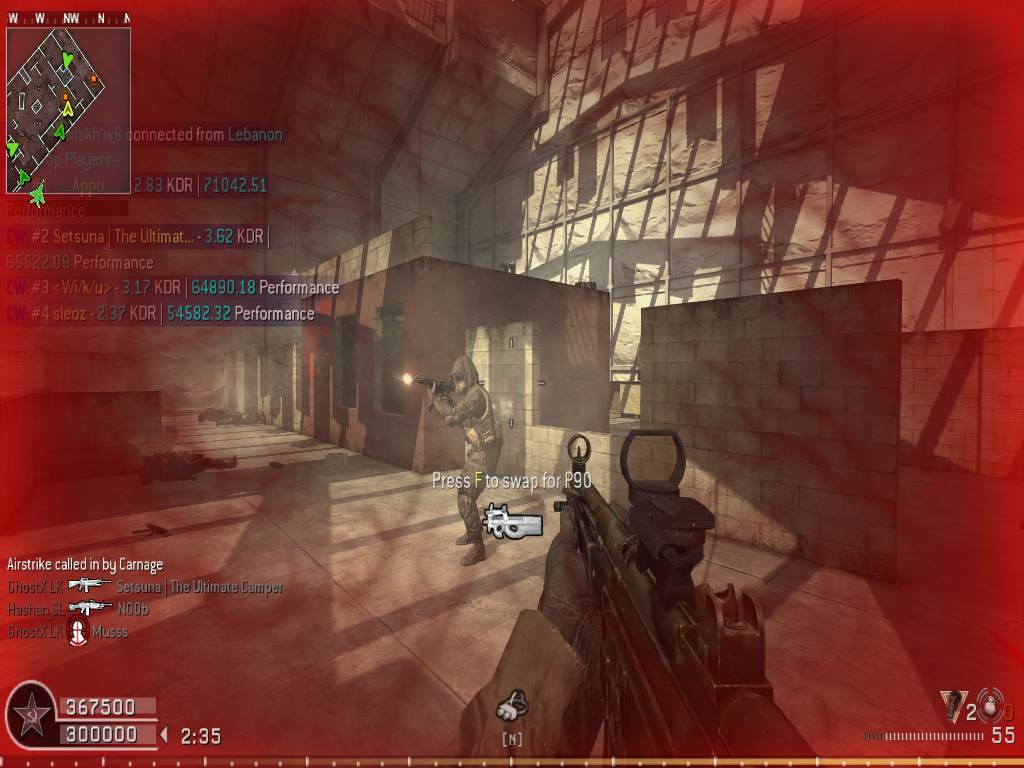1024x768 pixels.
Task: Select the flashbang special grenade icon
Action: pyautogui.click(x=952, y=706)
